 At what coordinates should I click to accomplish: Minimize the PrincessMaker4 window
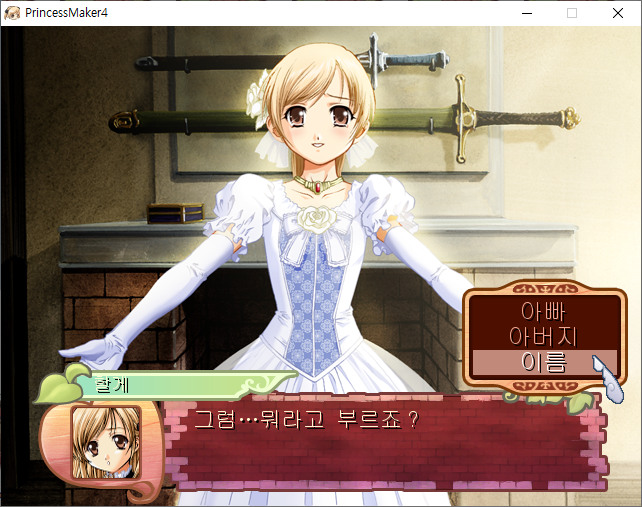(527, 13)
